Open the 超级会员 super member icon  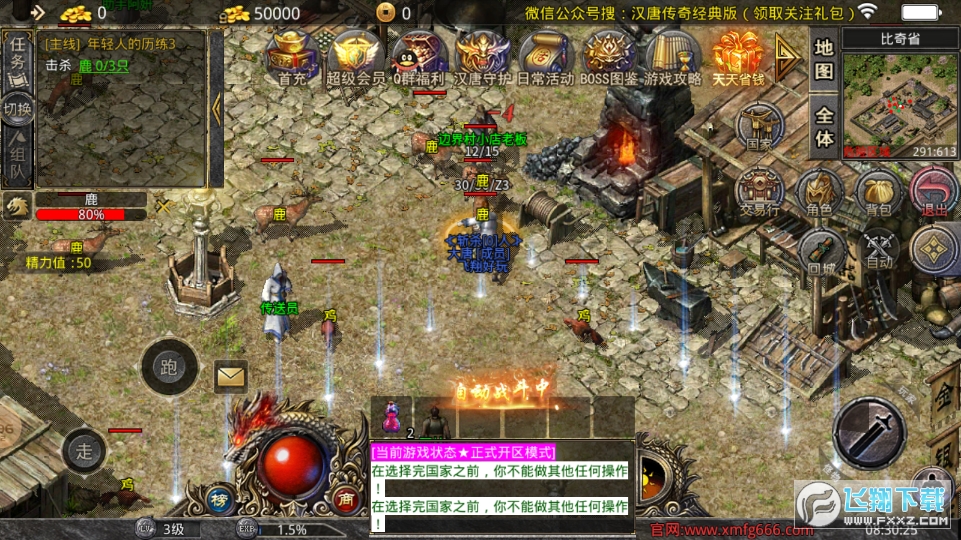(355, 57)
